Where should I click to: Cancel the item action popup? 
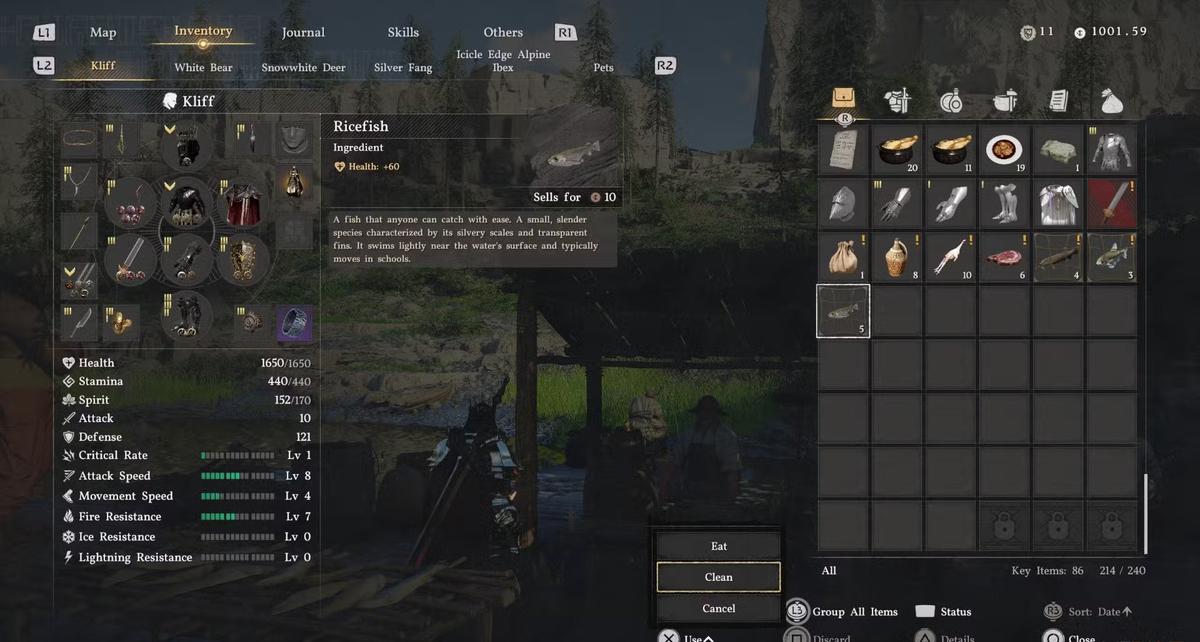[x=718, y=608]
